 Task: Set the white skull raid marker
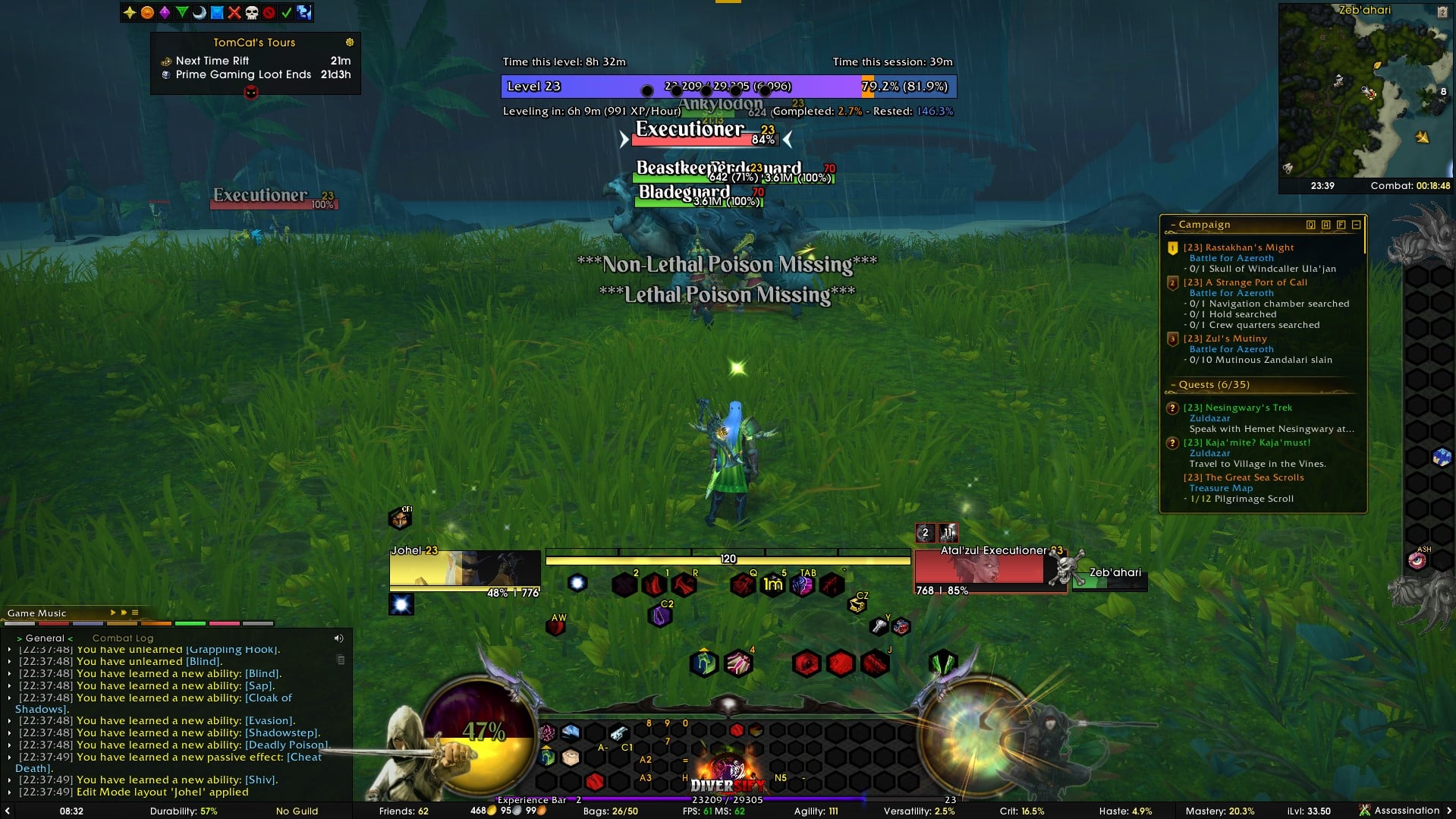[252, 12]
